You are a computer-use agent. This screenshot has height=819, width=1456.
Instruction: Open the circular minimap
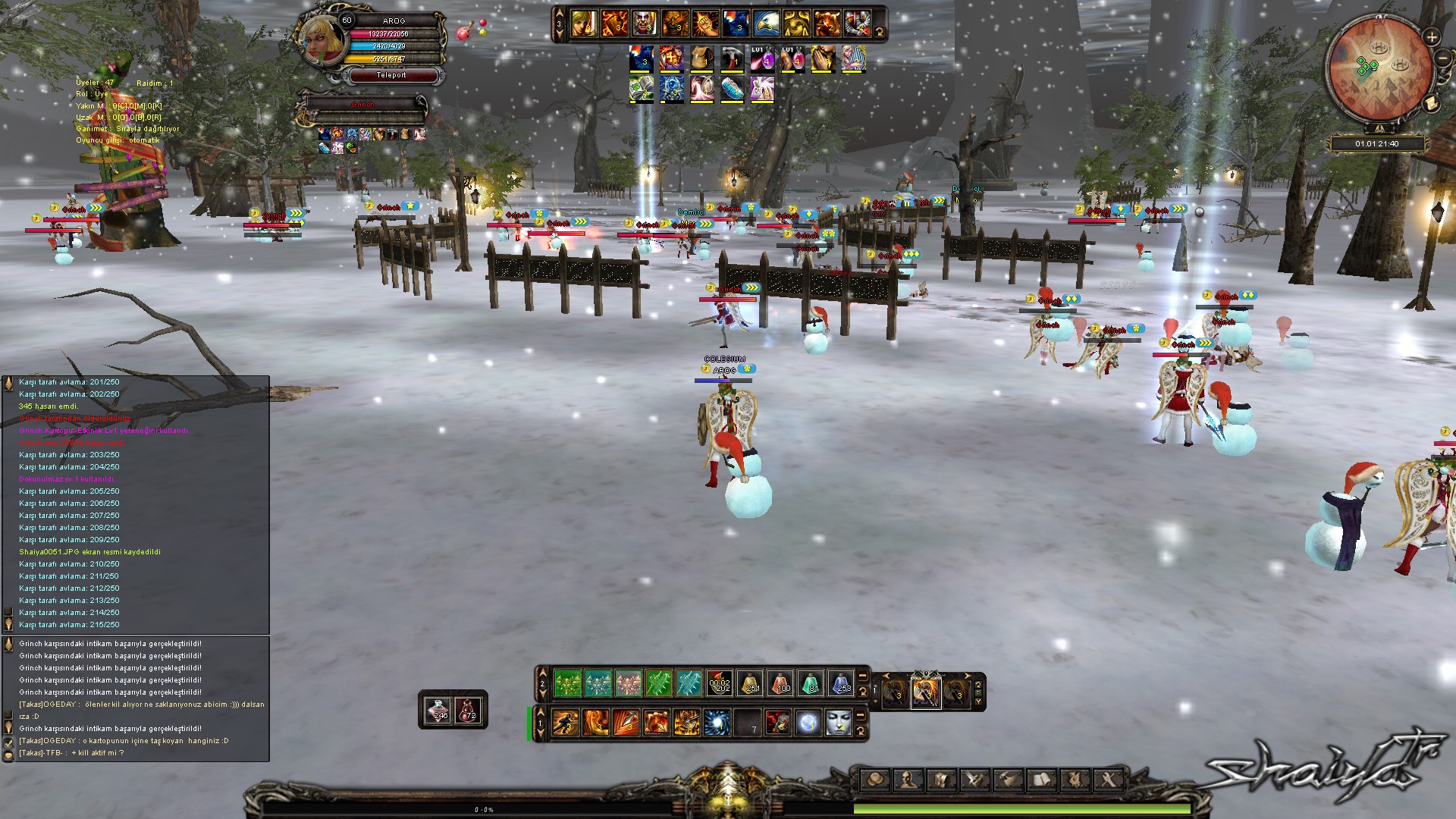click(x=1378, y=67)
